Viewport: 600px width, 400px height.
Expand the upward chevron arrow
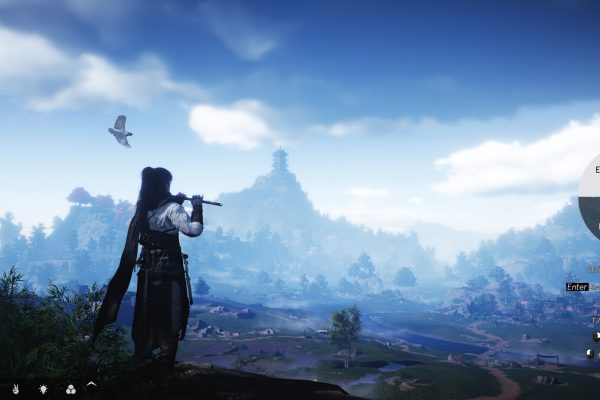click(92, 384)
